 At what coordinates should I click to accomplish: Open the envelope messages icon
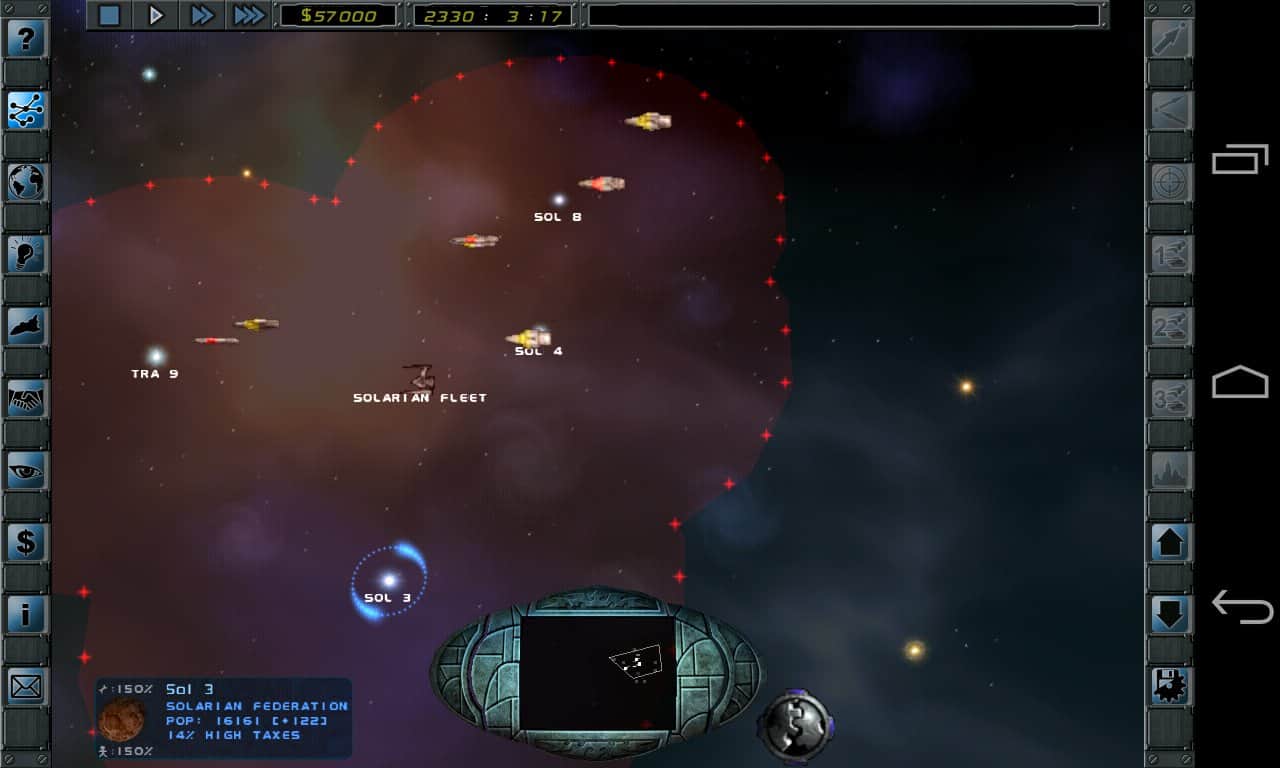[x=27, y=686]
